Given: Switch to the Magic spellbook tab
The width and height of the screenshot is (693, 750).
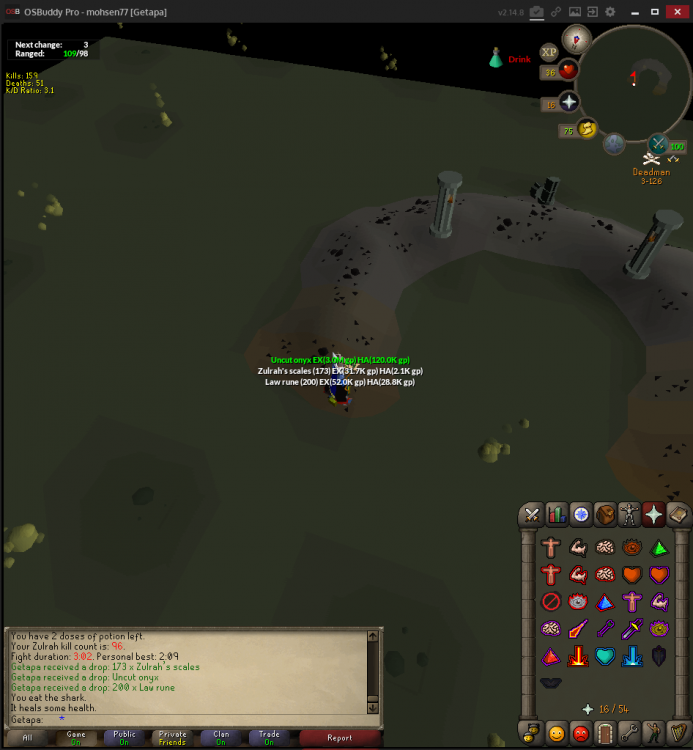Looking at the screenshot, I should (x=678, y=515).
